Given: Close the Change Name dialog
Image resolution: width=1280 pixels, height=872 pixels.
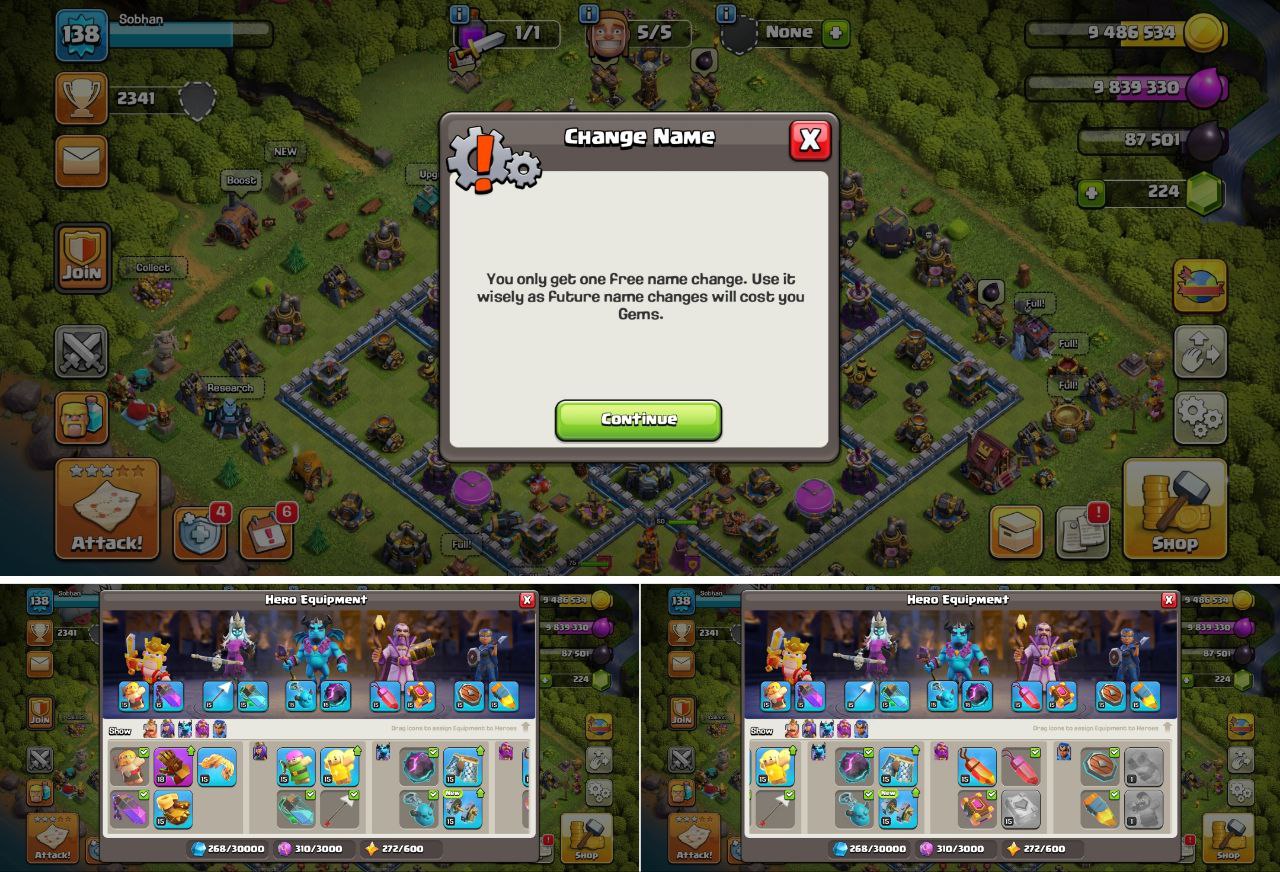Looking at the screenshot, I should 809,141.
